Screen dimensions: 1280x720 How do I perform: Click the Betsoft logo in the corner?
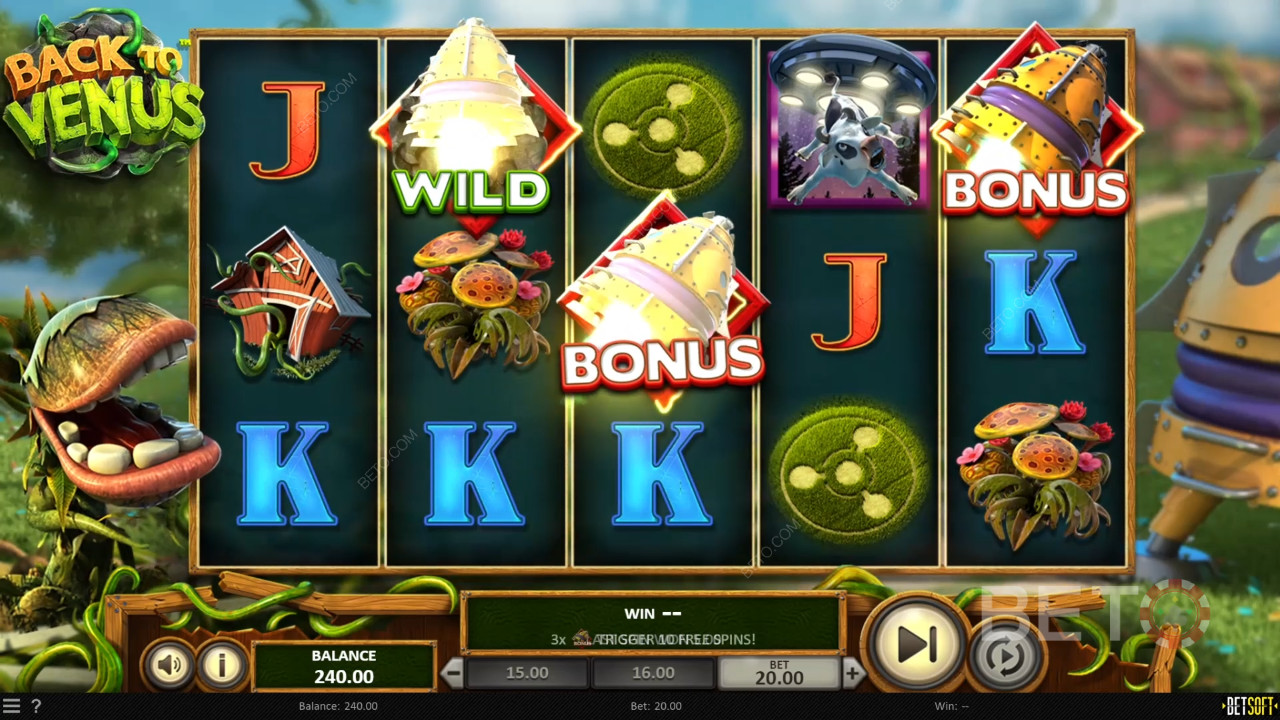pyautogui.click(x=1249, y=706)
